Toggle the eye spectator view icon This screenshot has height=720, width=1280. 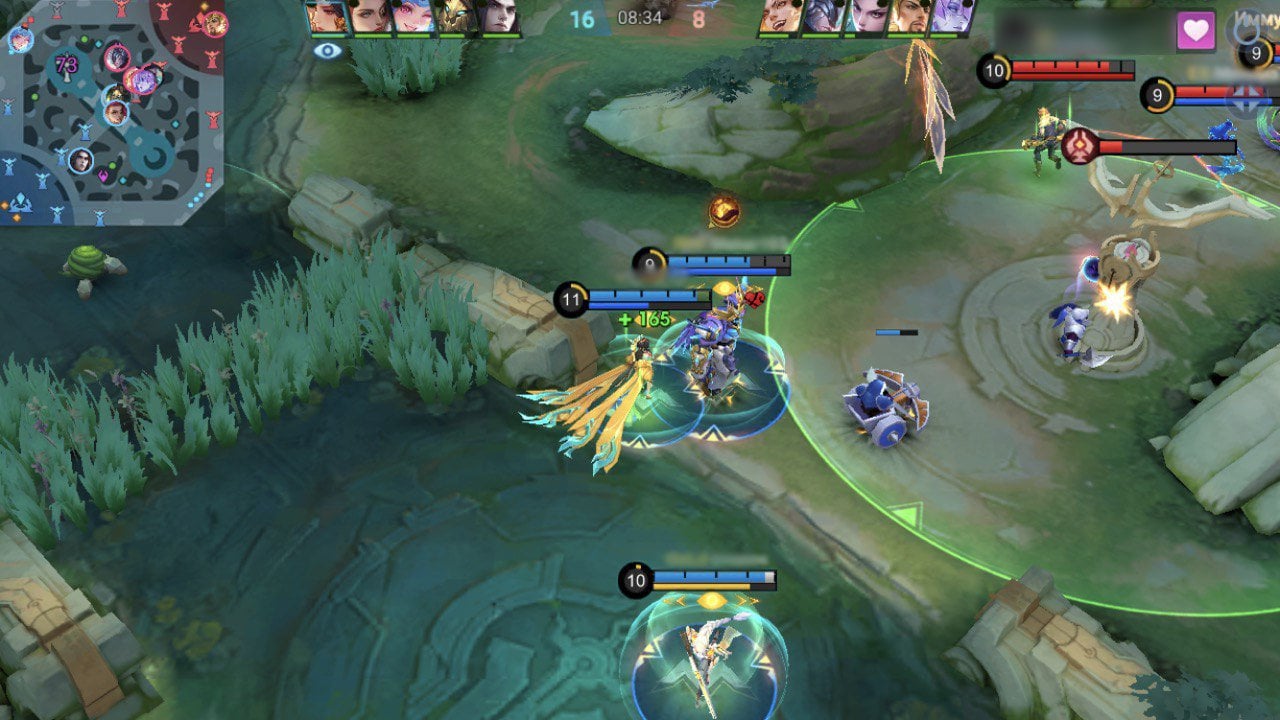click(x=327, y=50)
